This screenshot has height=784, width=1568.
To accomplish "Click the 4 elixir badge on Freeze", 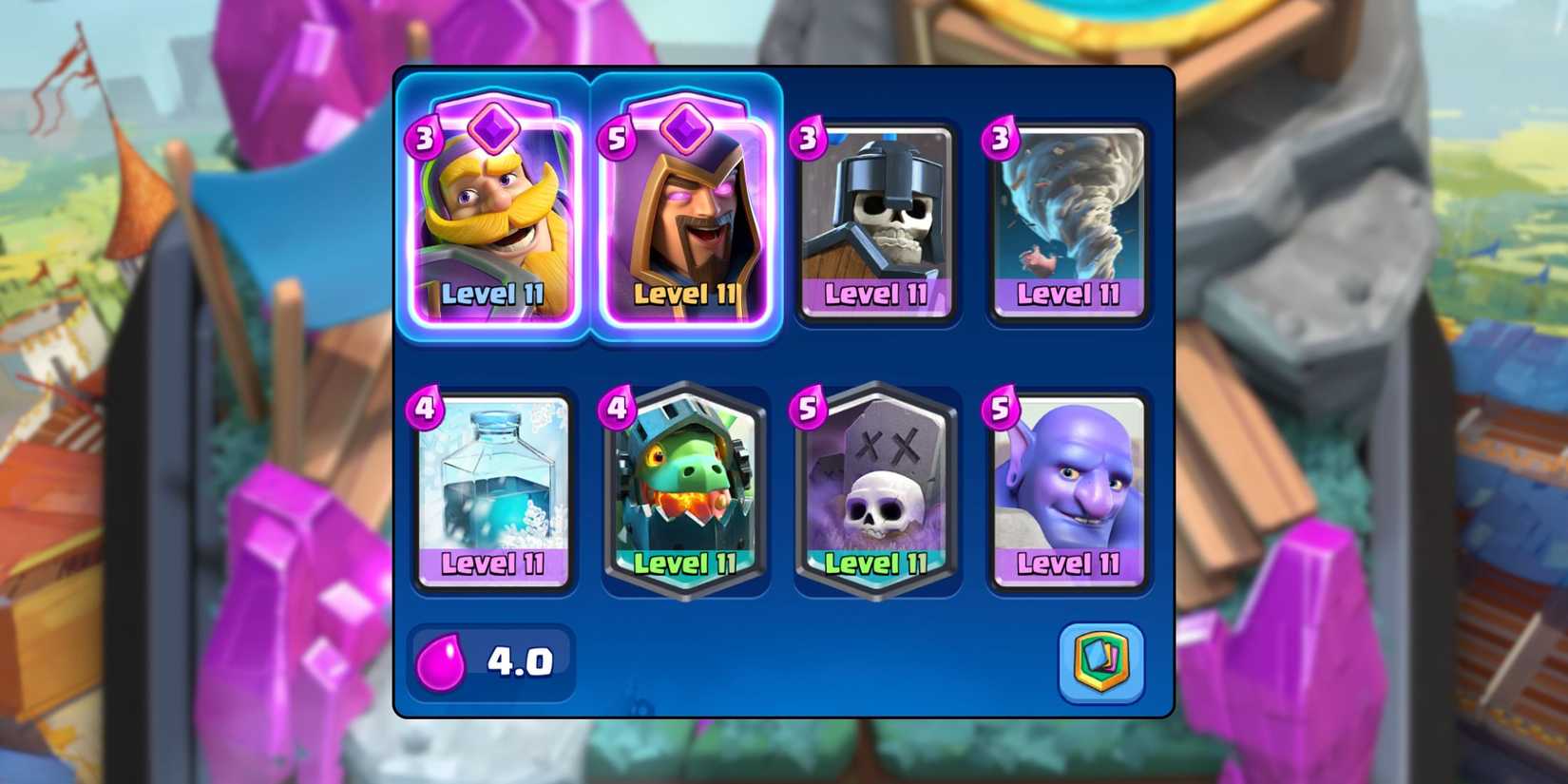I will point(427,407).
